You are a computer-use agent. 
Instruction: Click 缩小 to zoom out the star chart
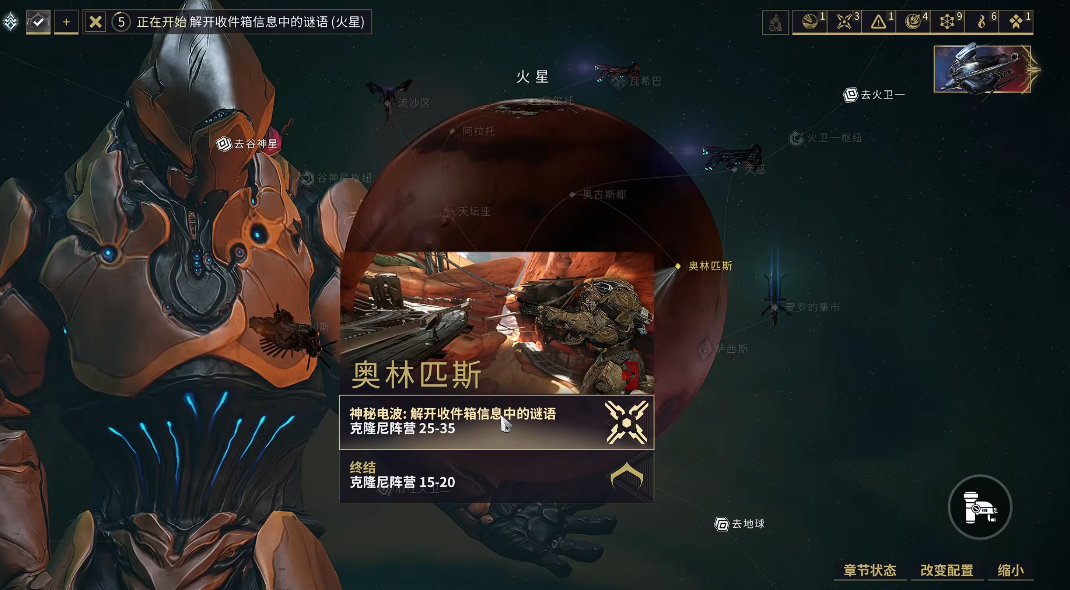point(1010,570)
